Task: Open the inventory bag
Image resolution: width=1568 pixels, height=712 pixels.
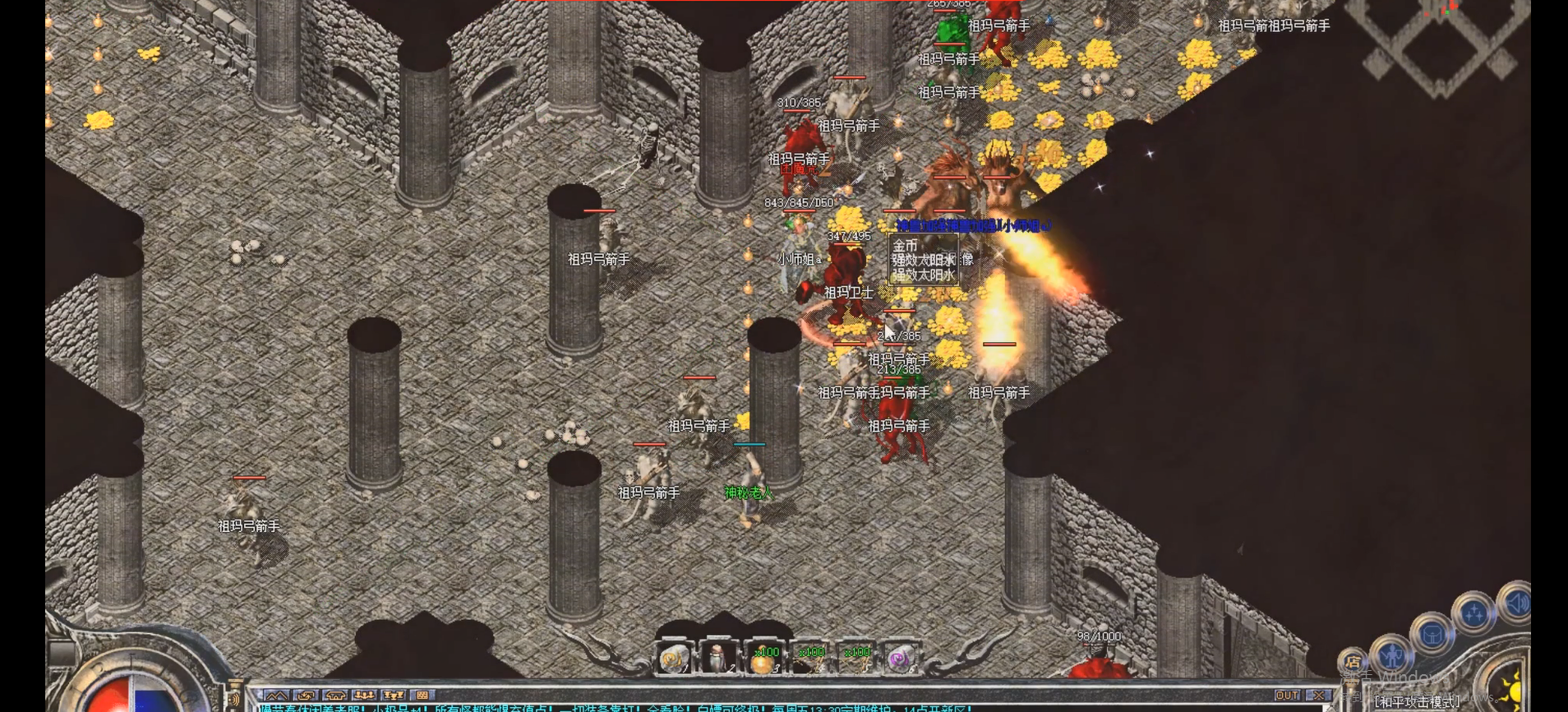Action: (x=1432, y=635)
